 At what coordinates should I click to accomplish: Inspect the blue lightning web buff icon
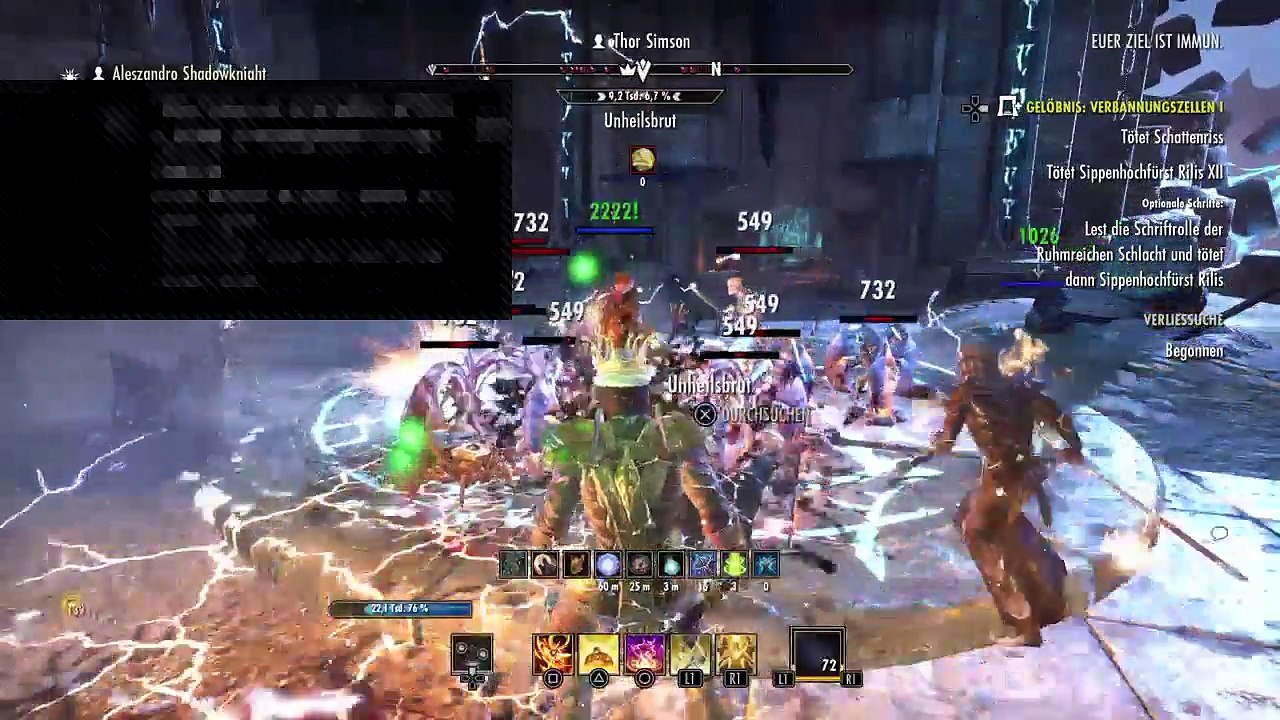click(x=766, y=565)
